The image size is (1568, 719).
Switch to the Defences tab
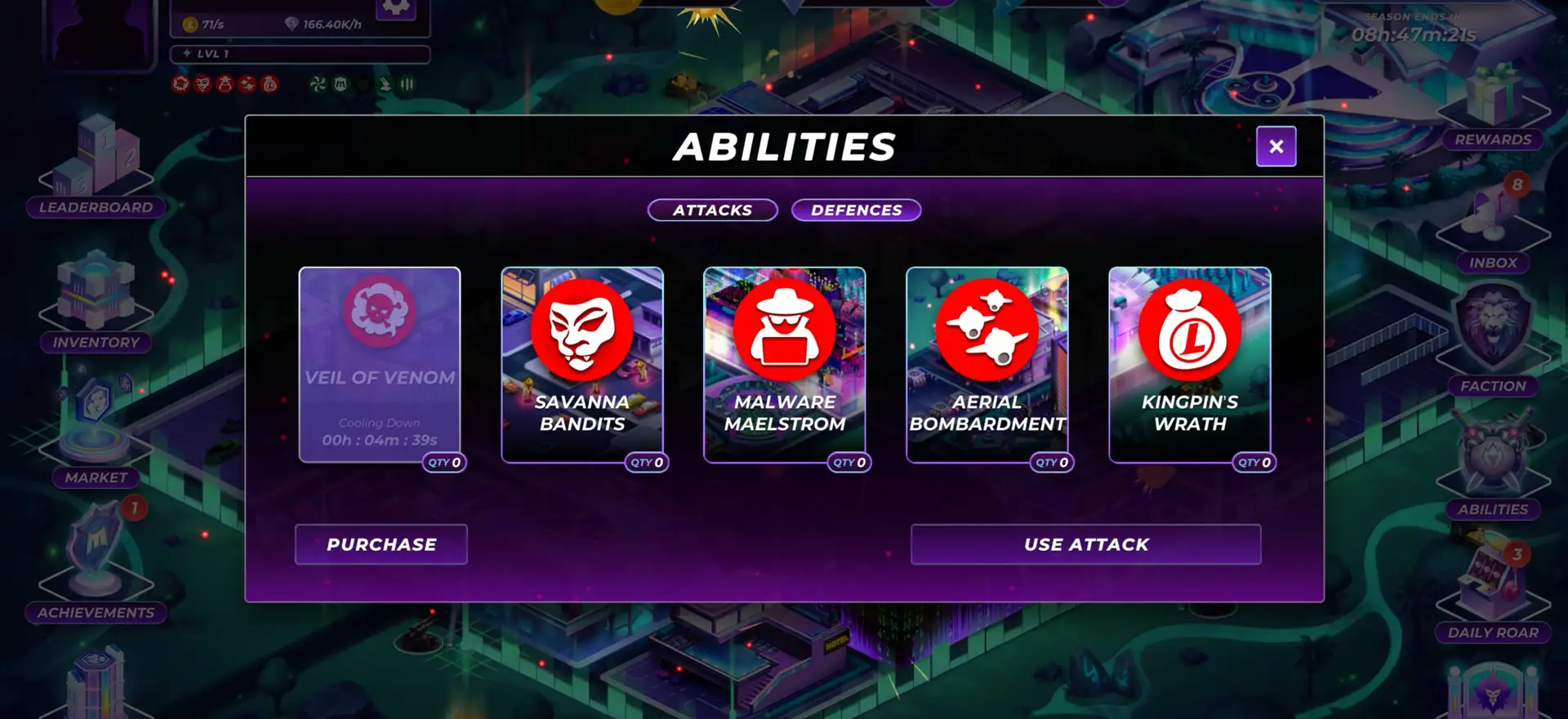tap(856, 211)
